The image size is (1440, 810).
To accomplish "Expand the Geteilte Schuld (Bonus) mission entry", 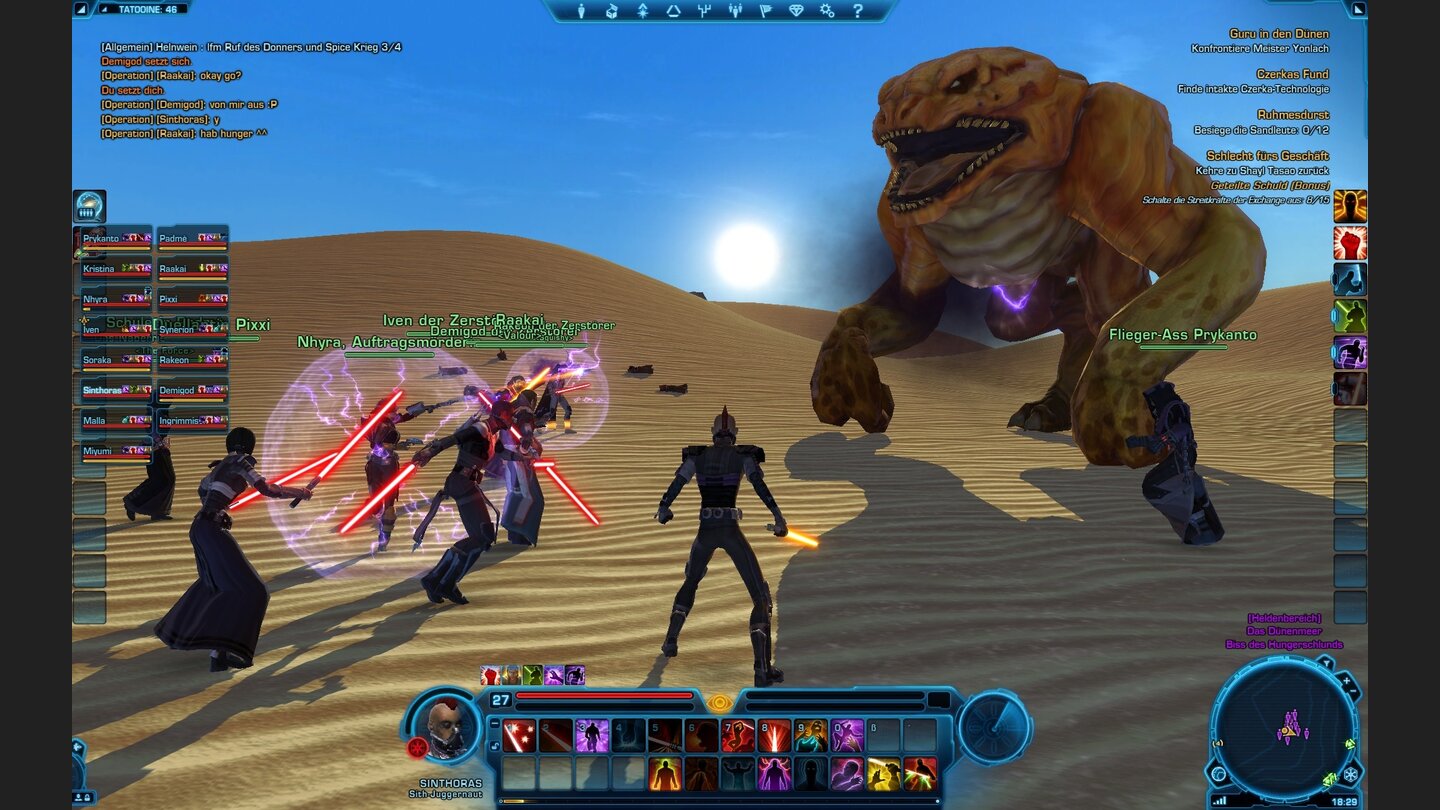I will tap(1271, 185).
